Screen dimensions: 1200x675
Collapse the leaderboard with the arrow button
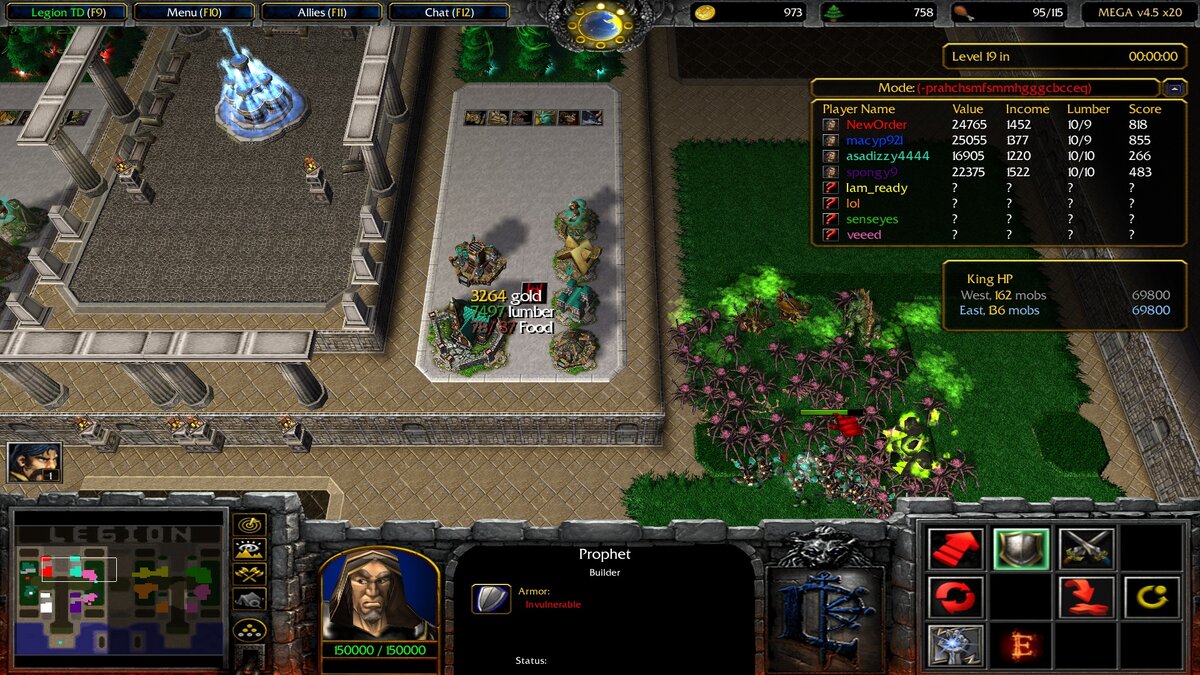[1174, 88]
